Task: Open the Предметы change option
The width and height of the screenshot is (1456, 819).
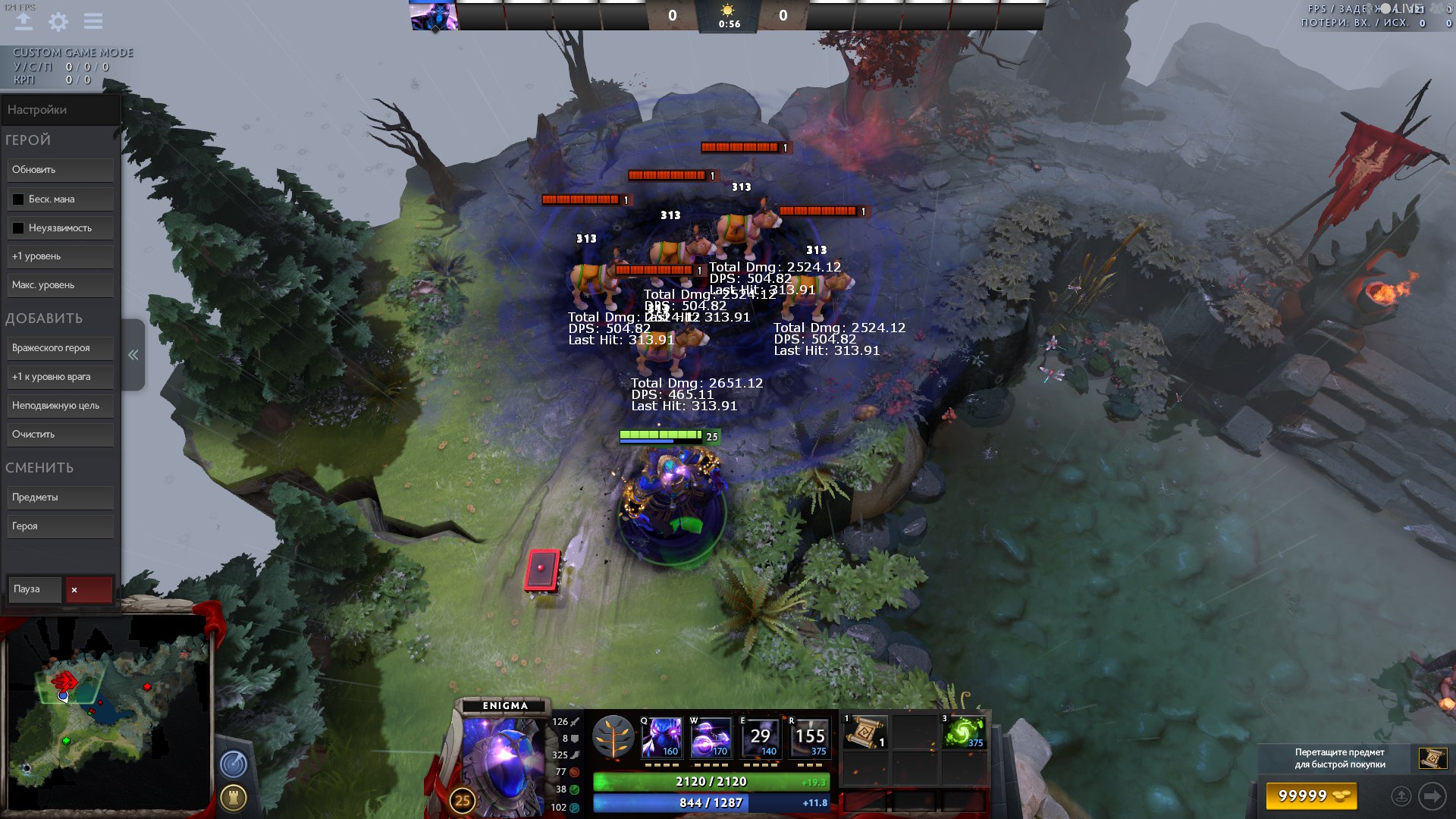Action: 61,497
